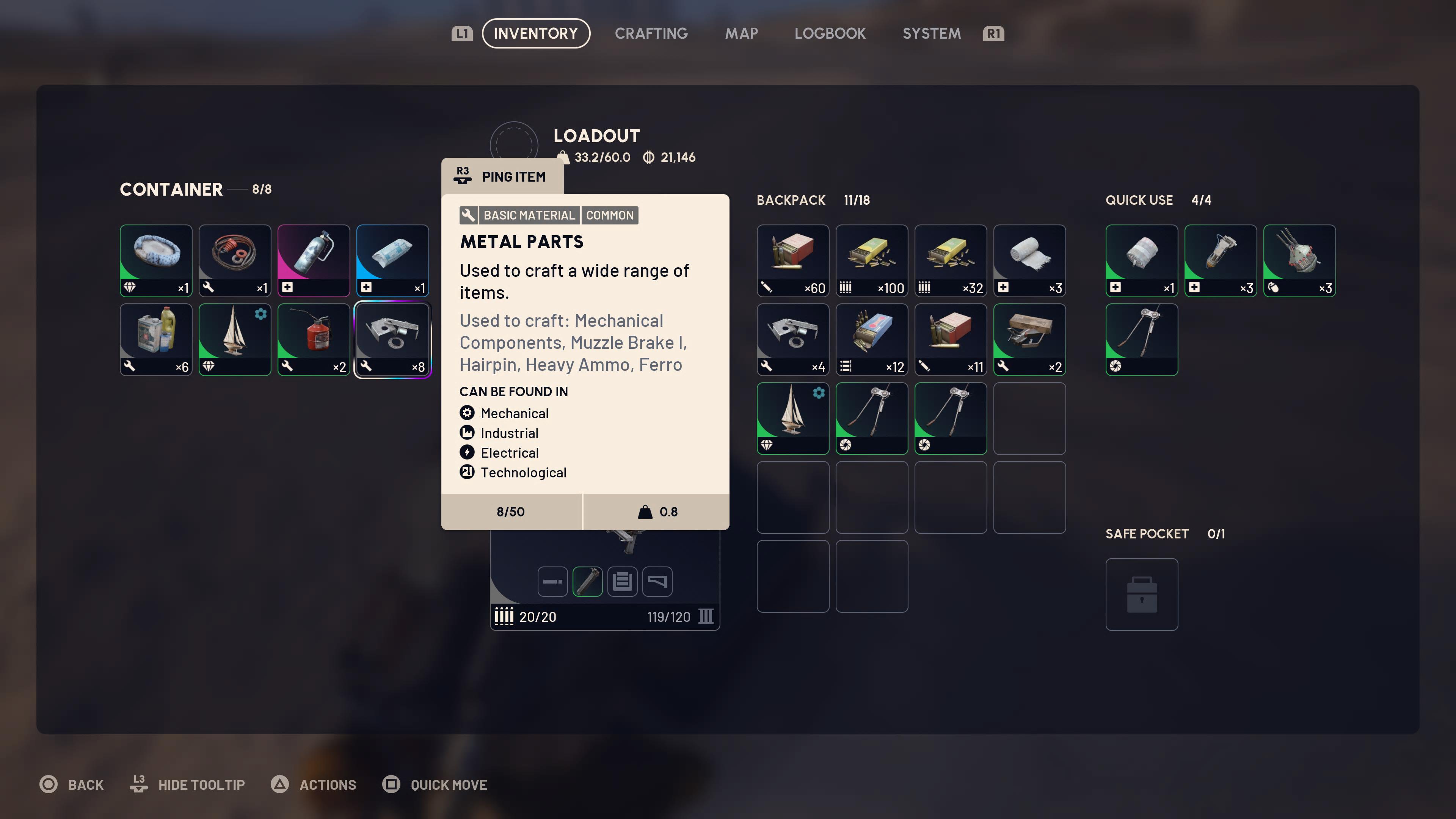Click the wrench icon on the Metal Parts tooltip
The image size is (1456, 819).
click(x=468, y=215)
